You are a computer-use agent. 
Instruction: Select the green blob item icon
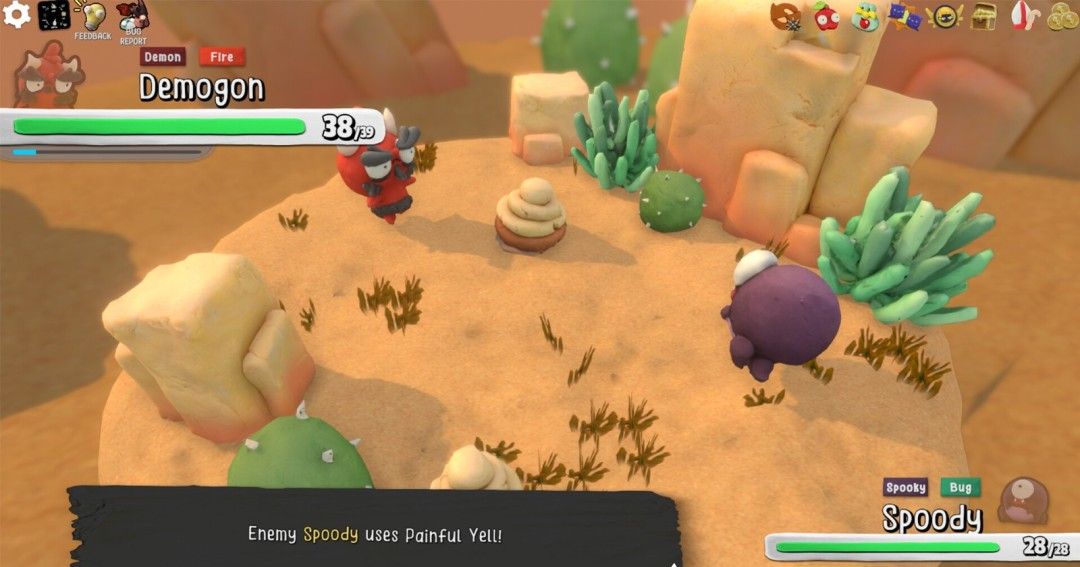coord(865,17)
